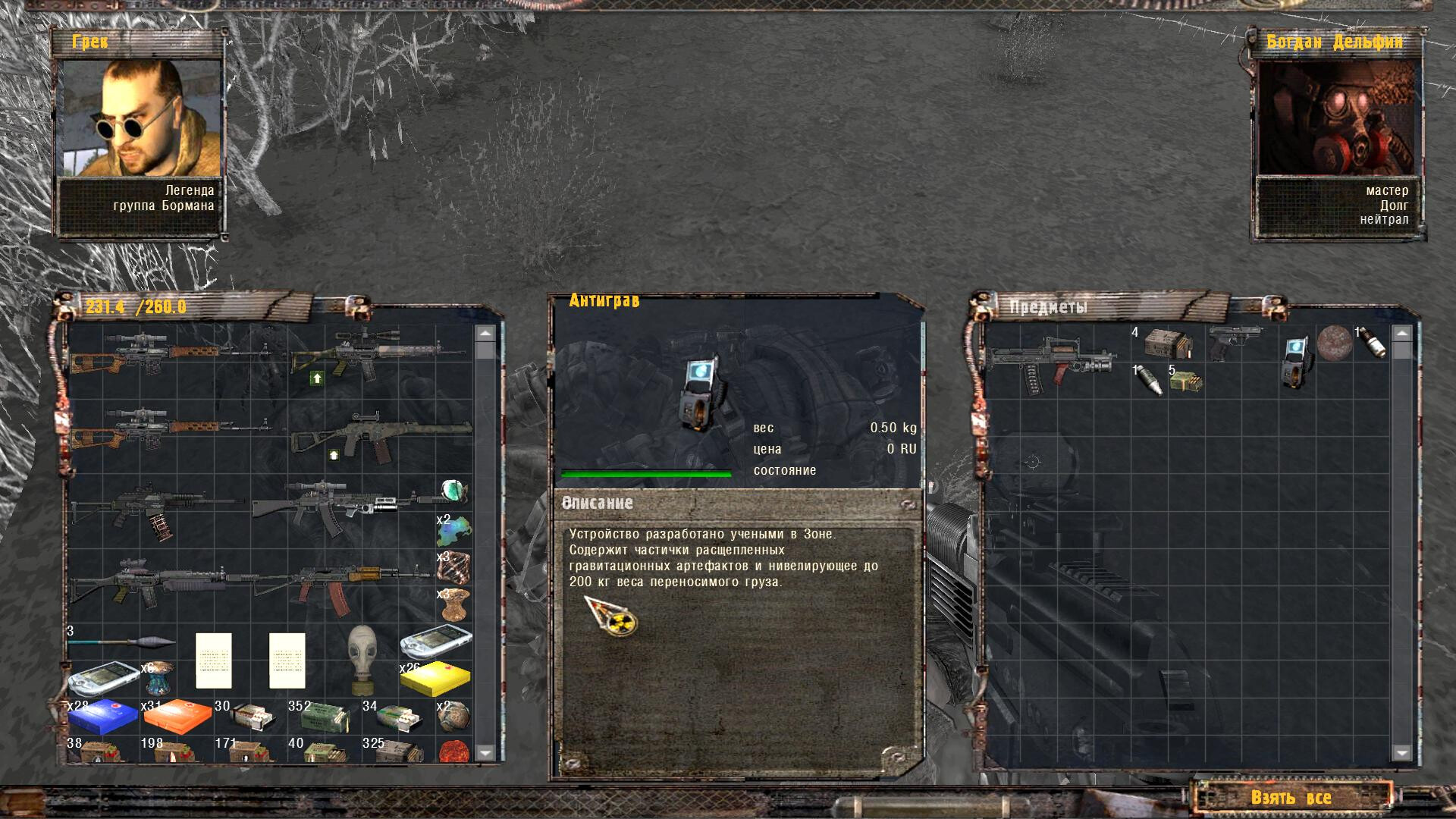The image size is (1456, 819).
Task: Choose the yellow medkit stack
Action: 435,679
